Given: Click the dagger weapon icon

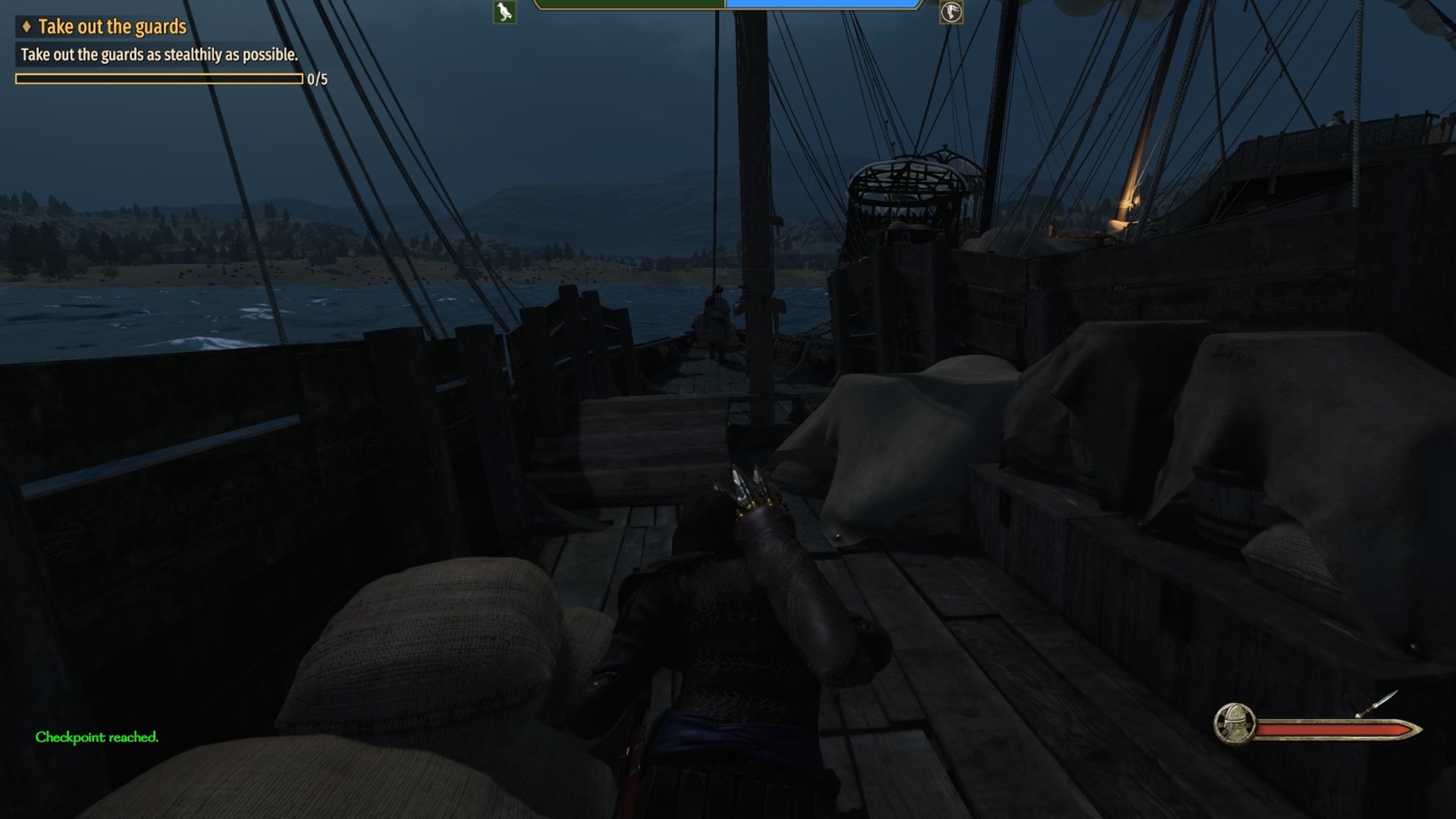Looking at the screenshot, I should coord(1377,703).
